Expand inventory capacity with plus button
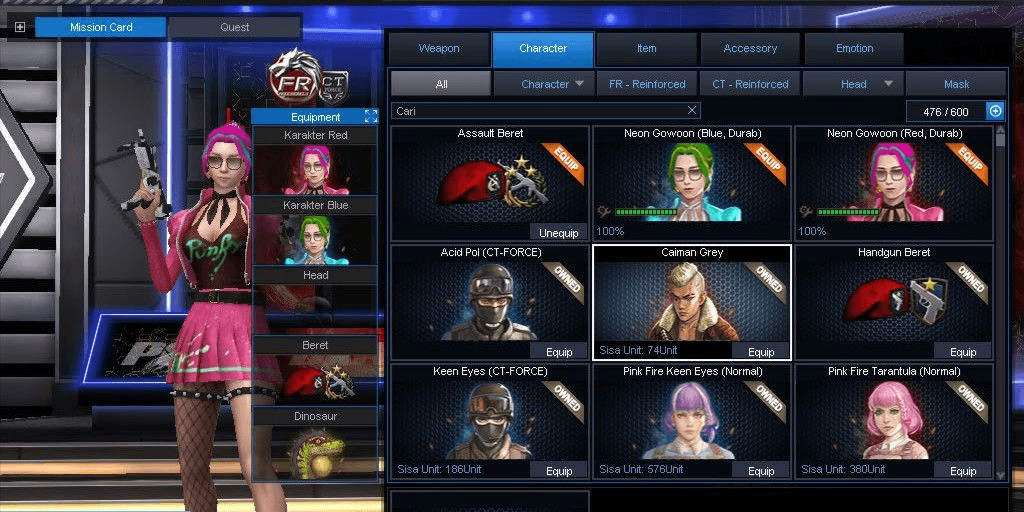This screenshot has height=512, width=1024. 995,111
